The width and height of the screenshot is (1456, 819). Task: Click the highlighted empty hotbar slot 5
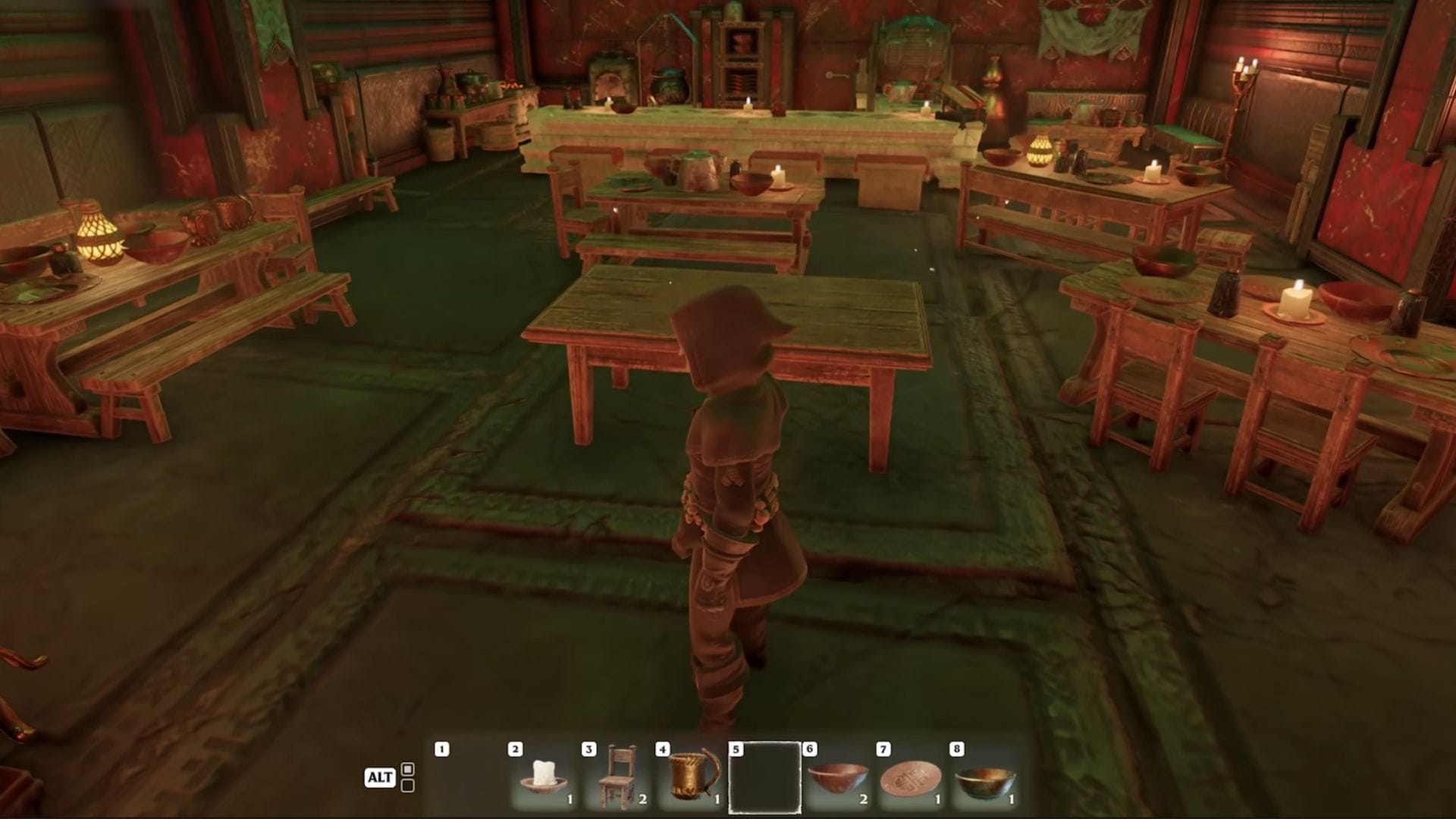click(x=764, y=777)
